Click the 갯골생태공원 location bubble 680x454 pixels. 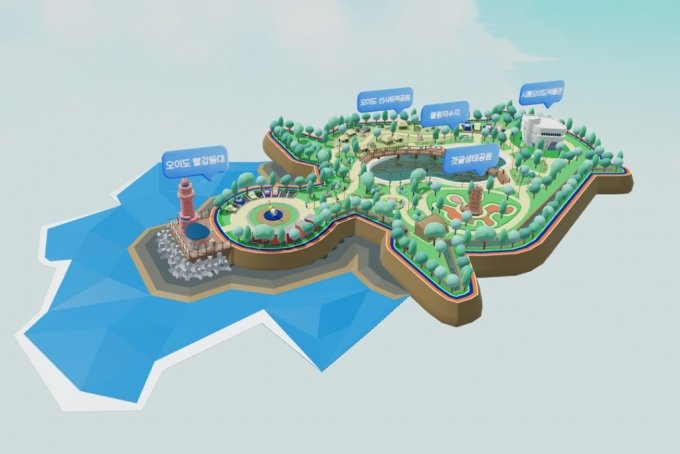[471, 158]
